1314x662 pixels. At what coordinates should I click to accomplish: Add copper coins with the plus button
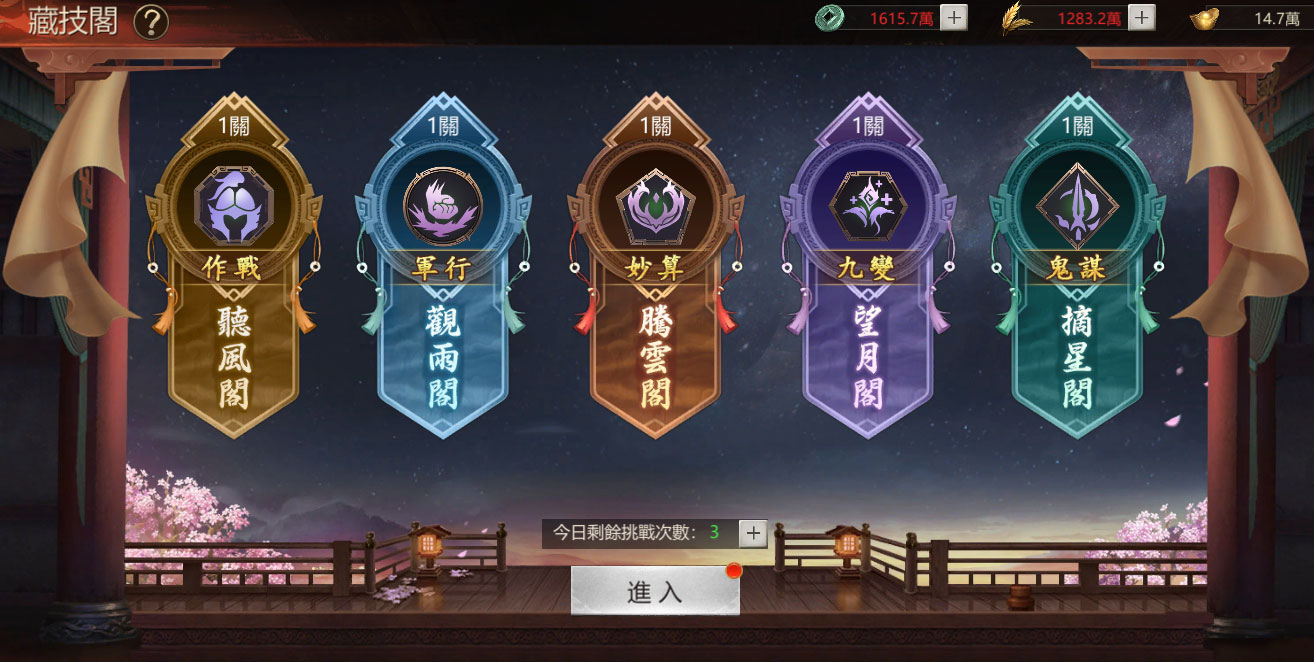[x=954, y=18]
